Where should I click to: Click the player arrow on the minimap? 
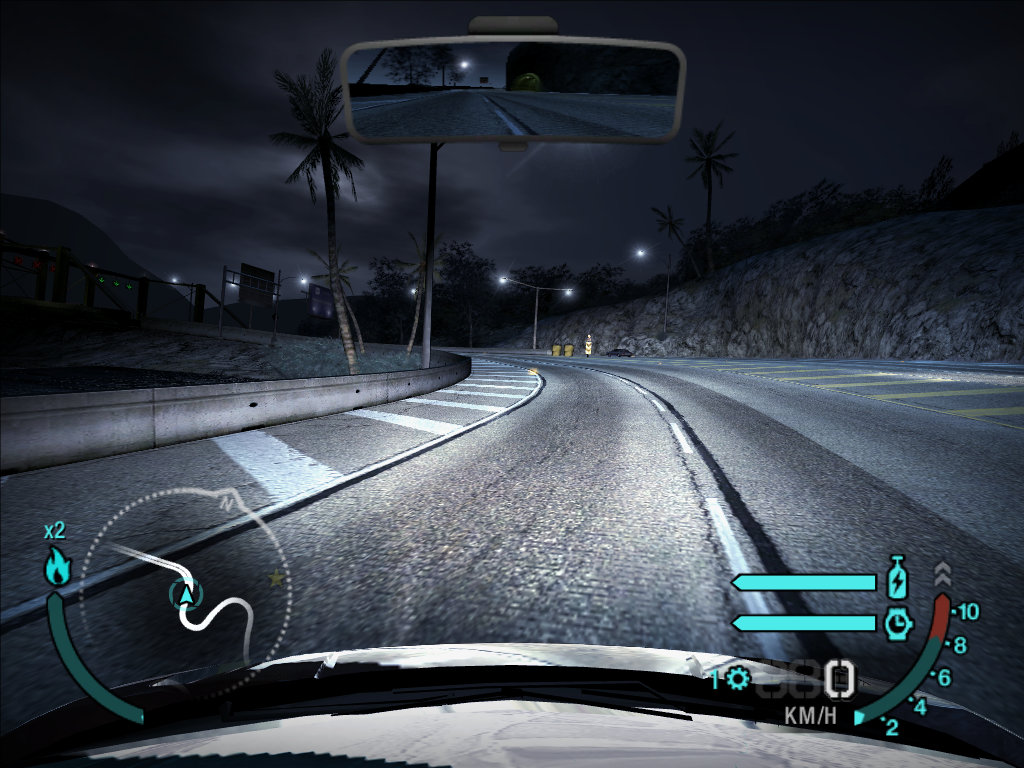185,594
